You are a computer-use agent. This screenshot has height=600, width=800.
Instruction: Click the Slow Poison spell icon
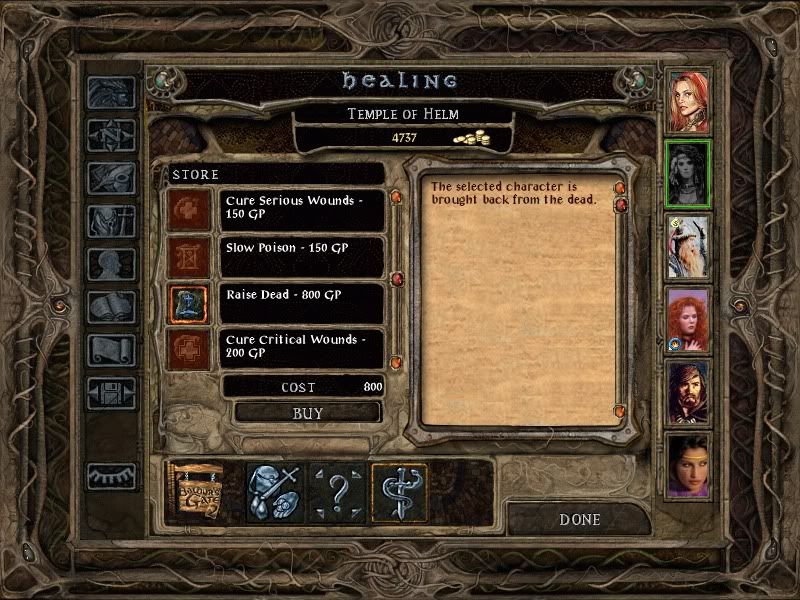(x=189, y=257)
